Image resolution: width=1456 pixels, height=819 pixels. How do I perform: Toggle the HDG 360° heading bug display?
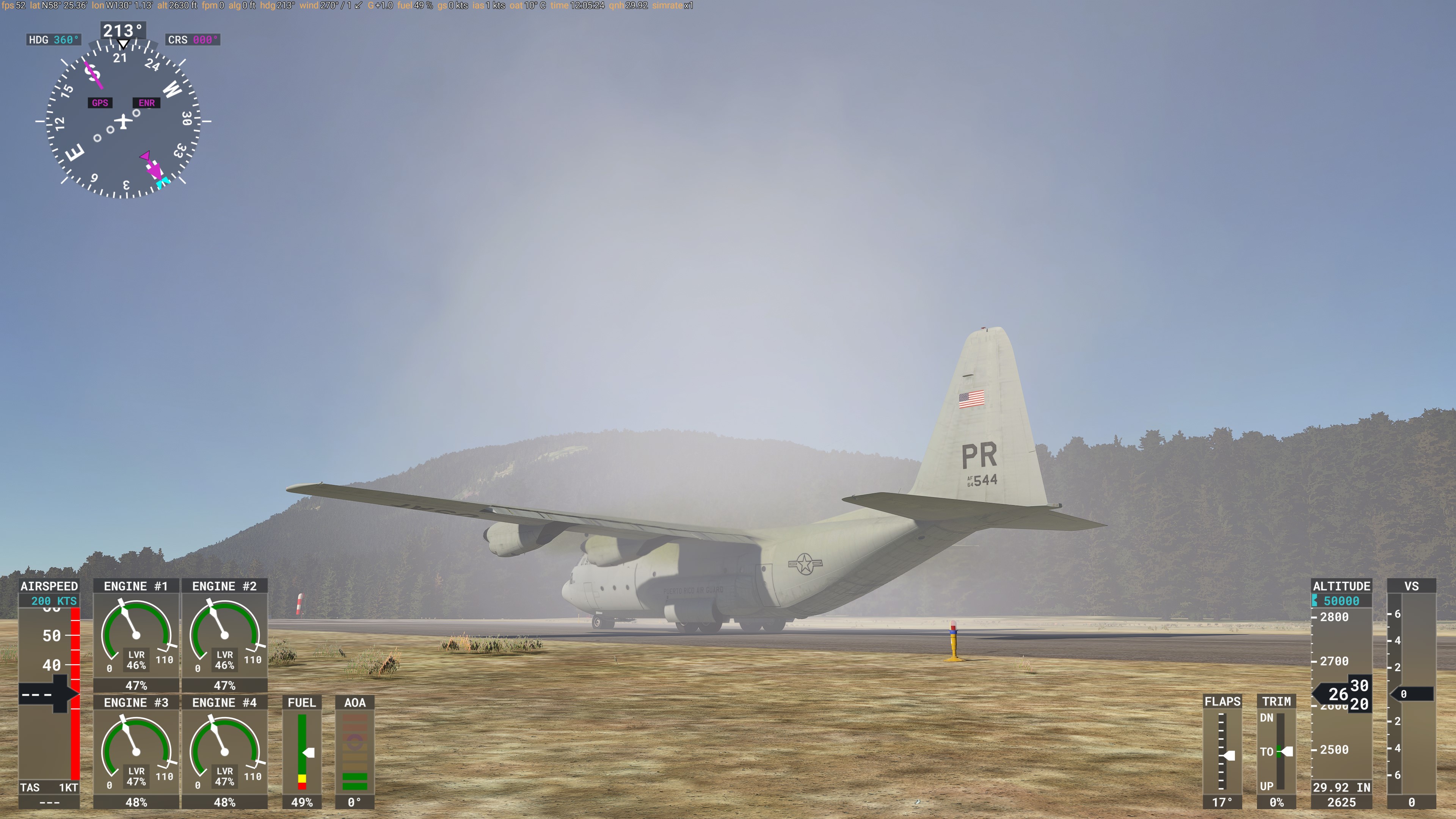point(54,39)
